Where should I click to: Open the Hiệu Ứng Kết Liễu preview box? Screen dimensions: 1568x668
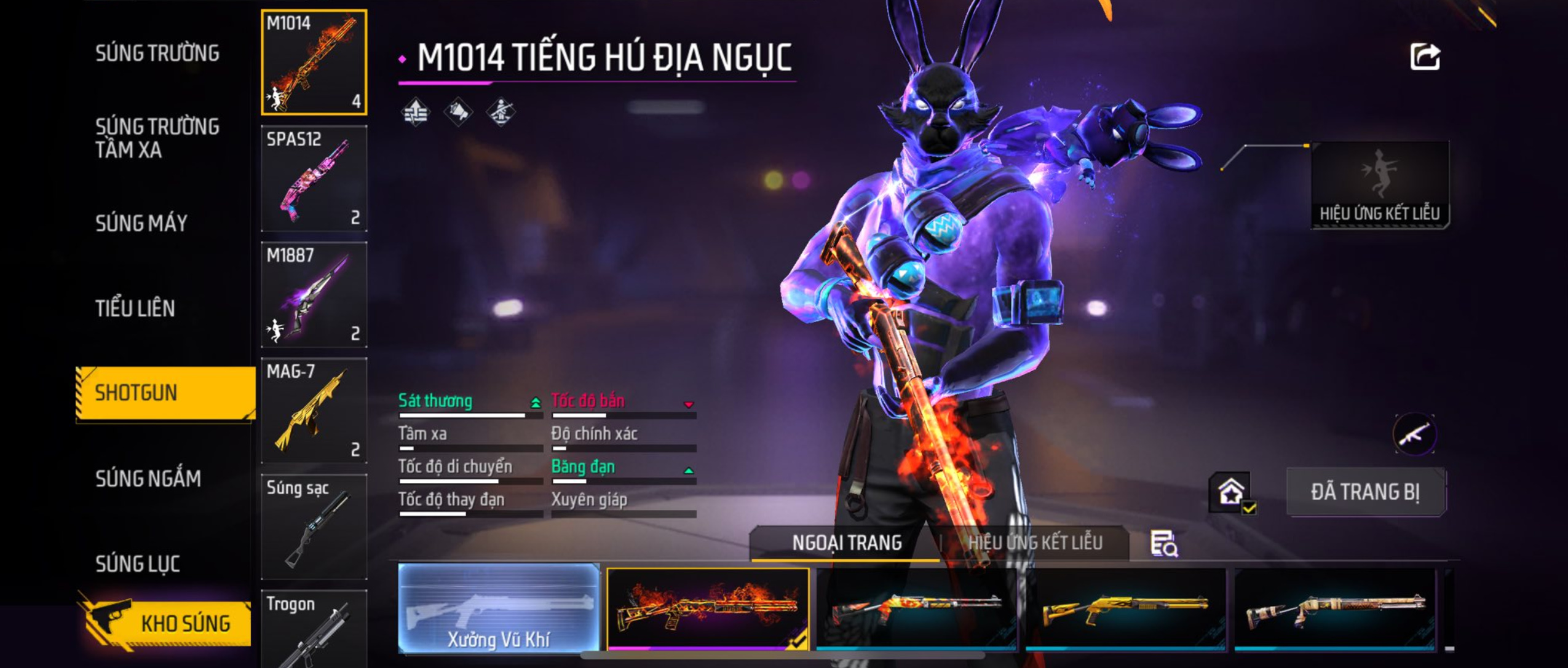point(1379,184)
